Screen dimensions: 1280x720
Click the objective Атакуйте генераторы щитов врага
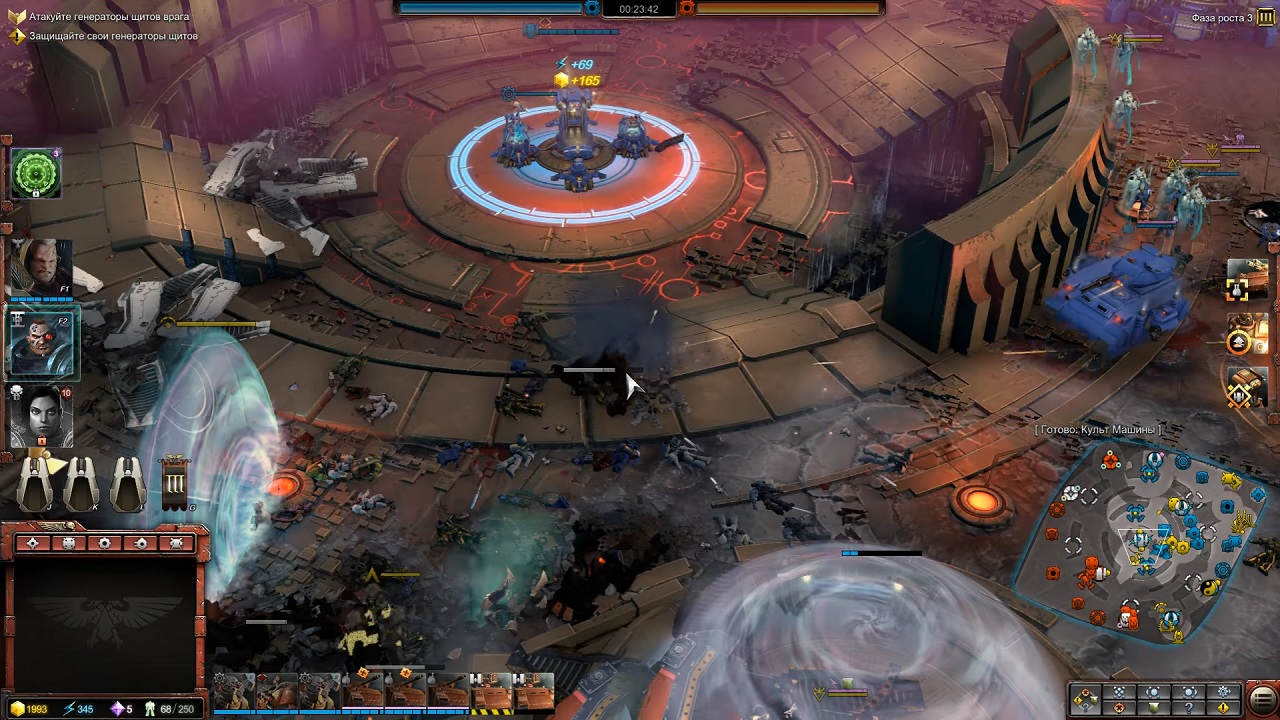(x=108, y=18)
